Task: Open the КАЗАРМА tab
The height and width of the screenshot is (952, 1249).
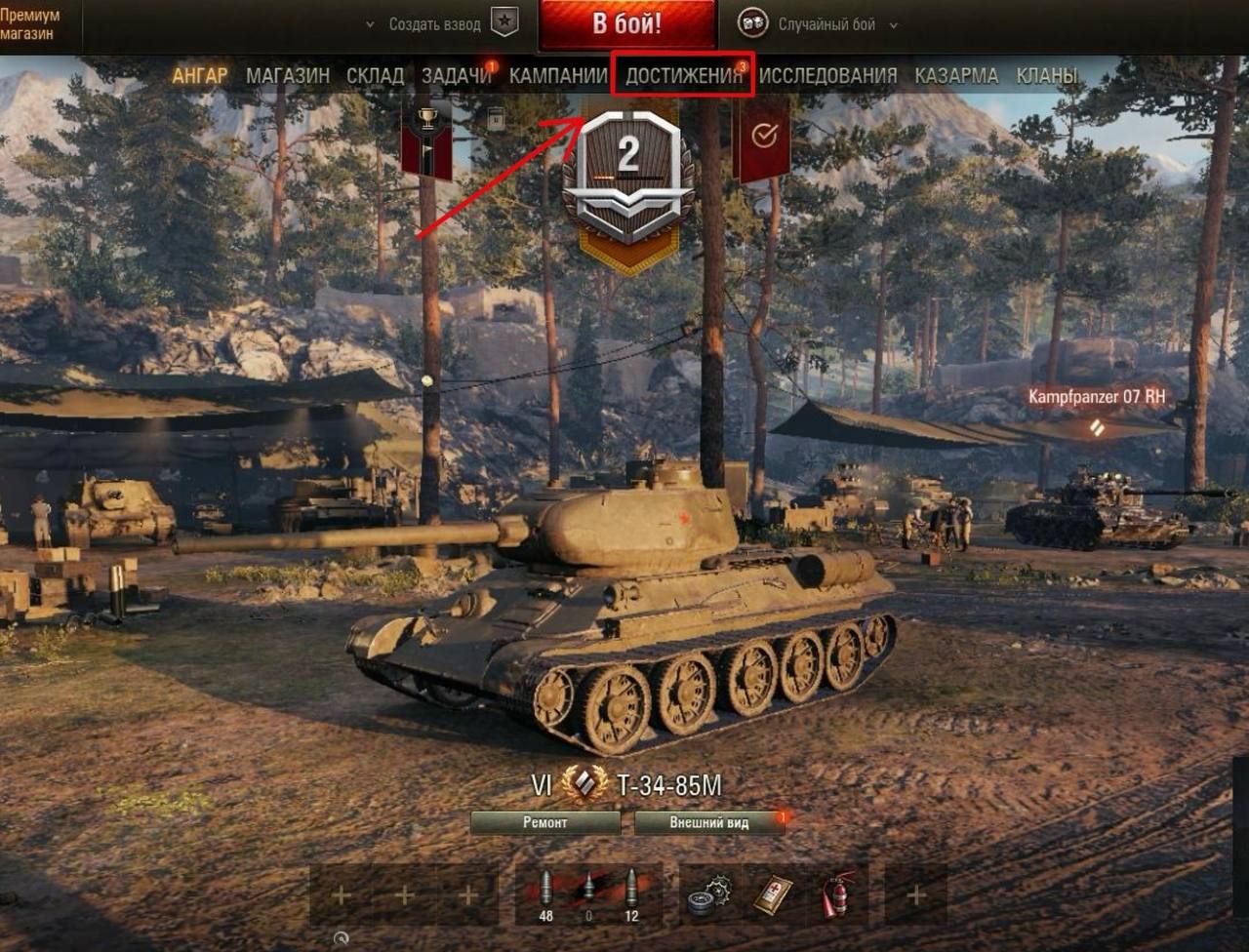Action: 956,76
